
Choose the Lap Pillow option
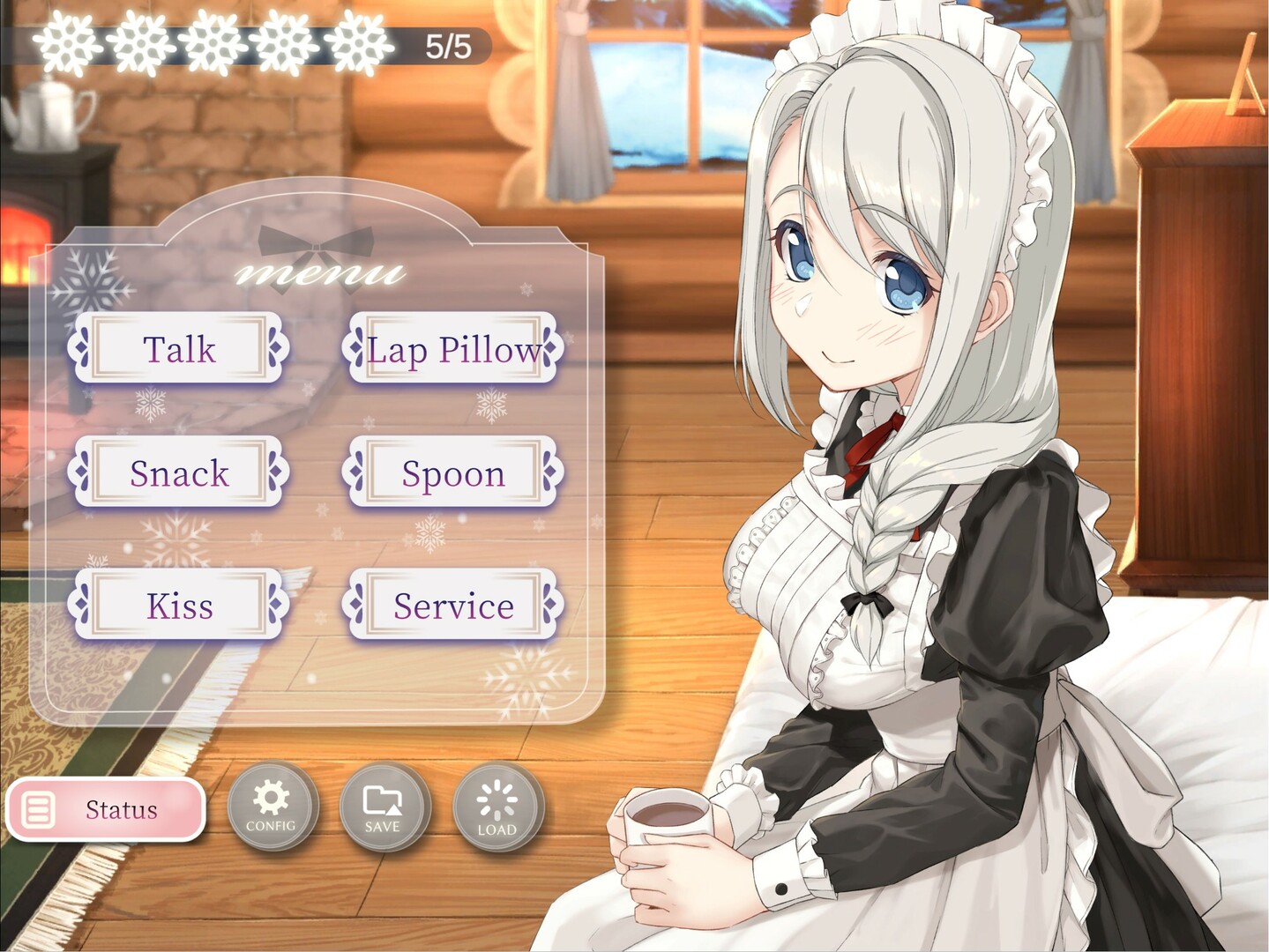454,349
